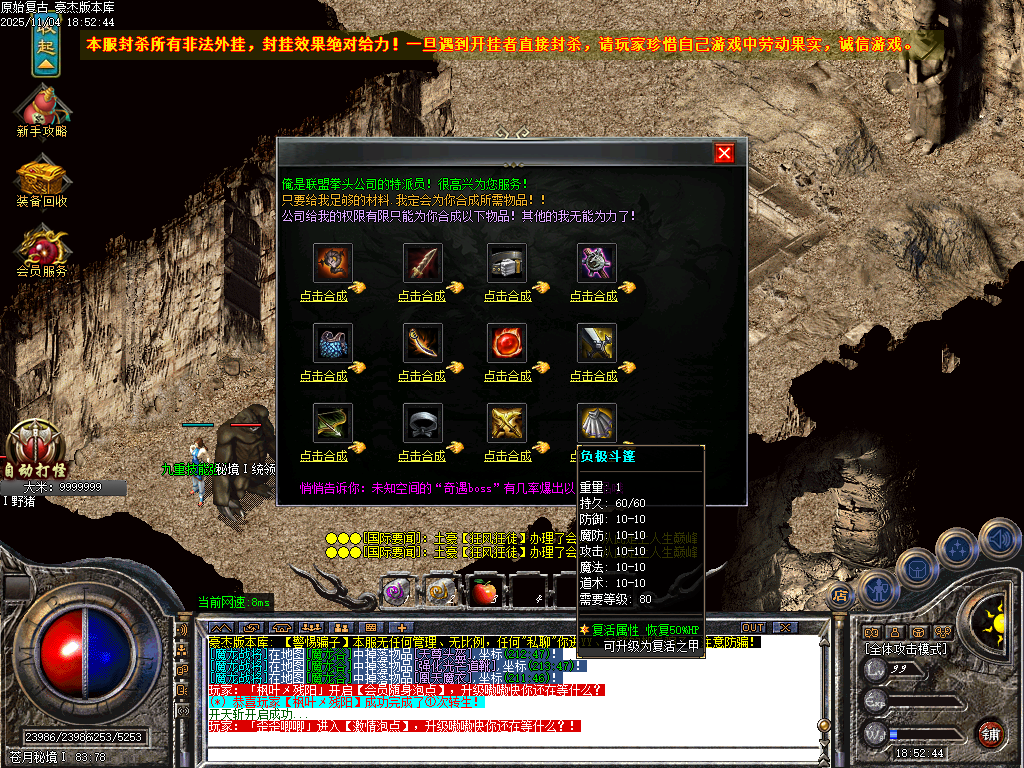Image resolution: width=1024 pixels, height=768 pixels.
Task: Select the steel sword item icon
Action: [596, 343]
